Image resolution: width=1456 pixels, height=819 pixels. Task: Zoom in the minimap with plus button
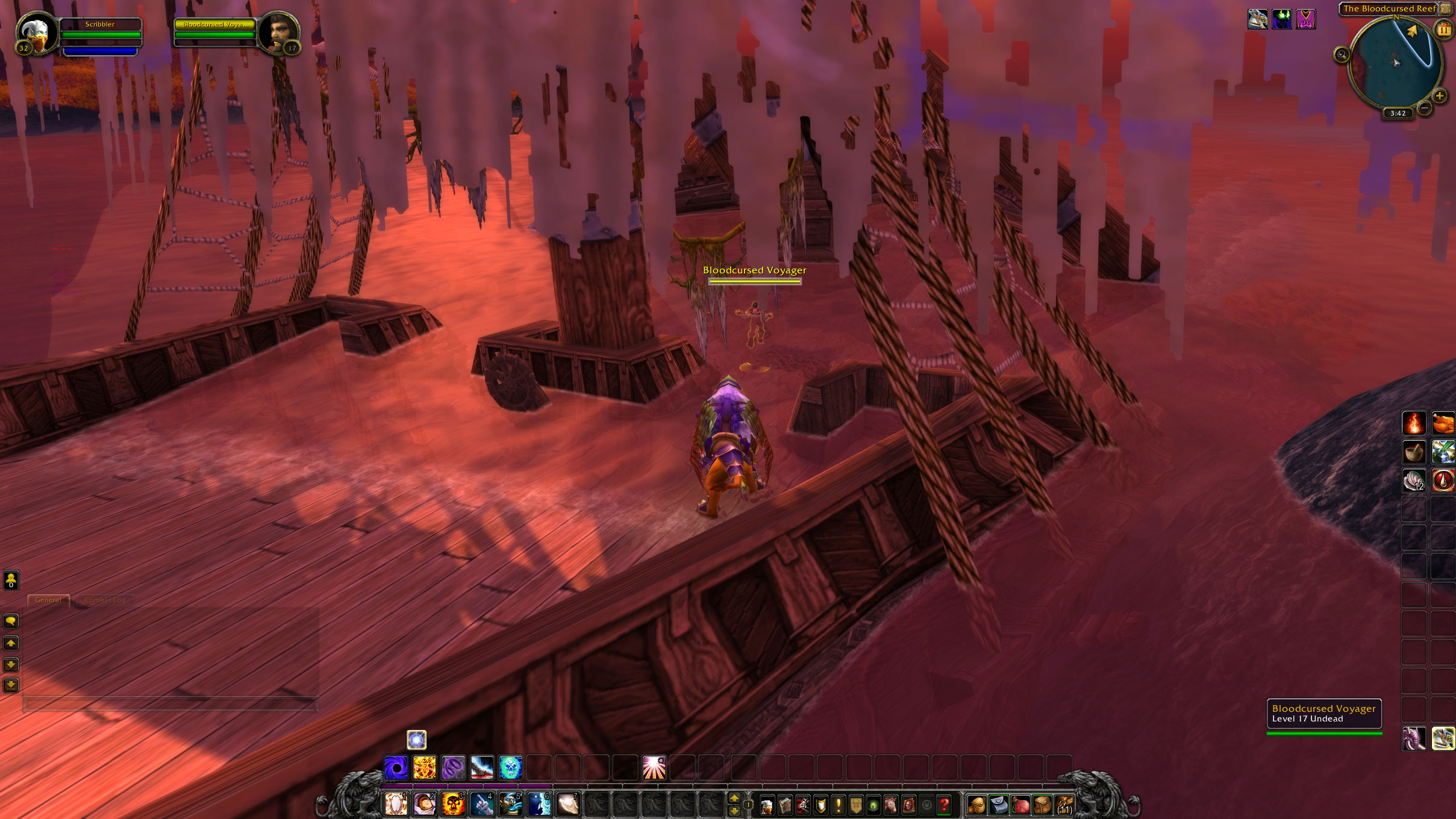point(1439,96)
